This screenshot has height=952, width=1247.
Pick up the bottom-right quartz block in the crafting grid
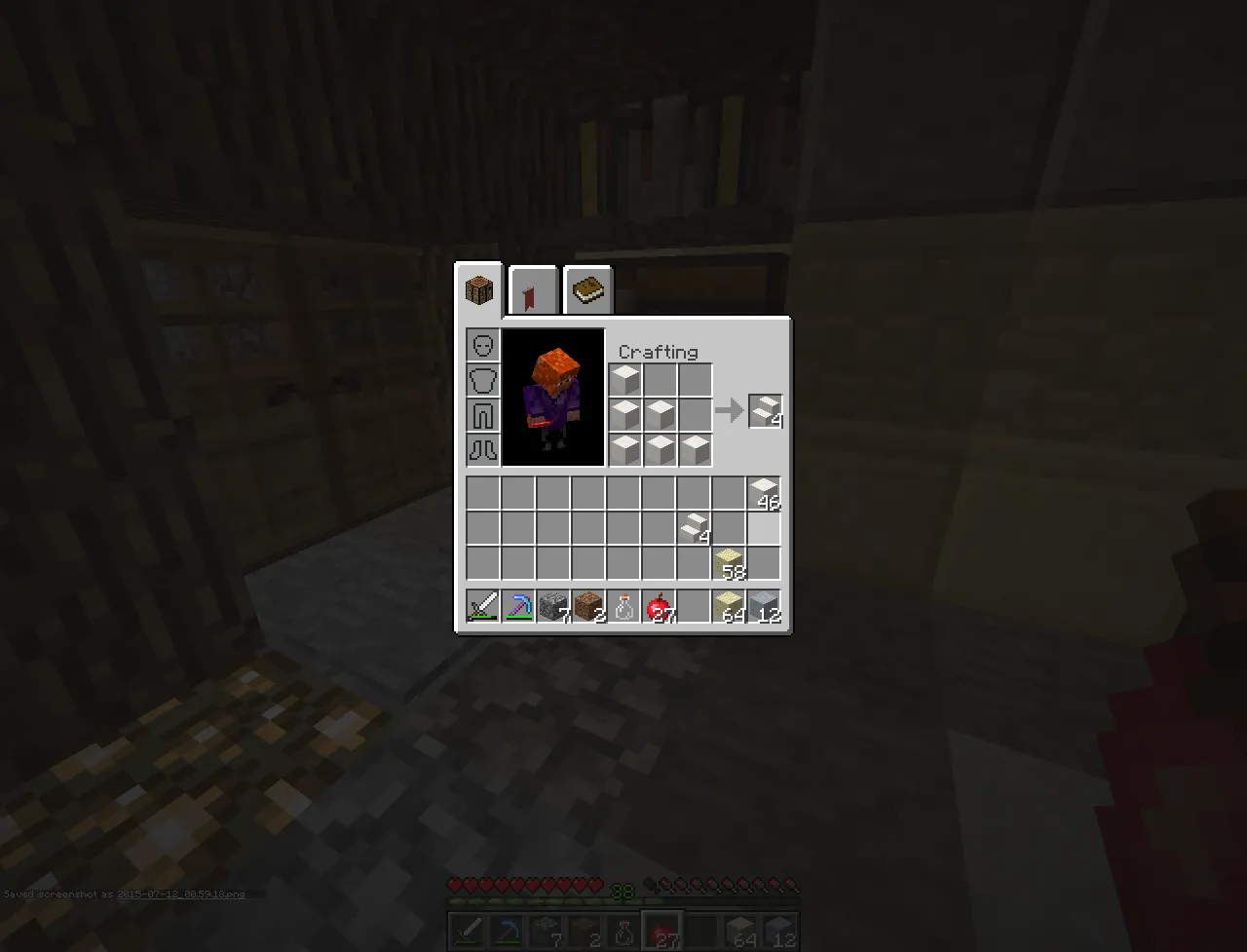coord(695,449)
